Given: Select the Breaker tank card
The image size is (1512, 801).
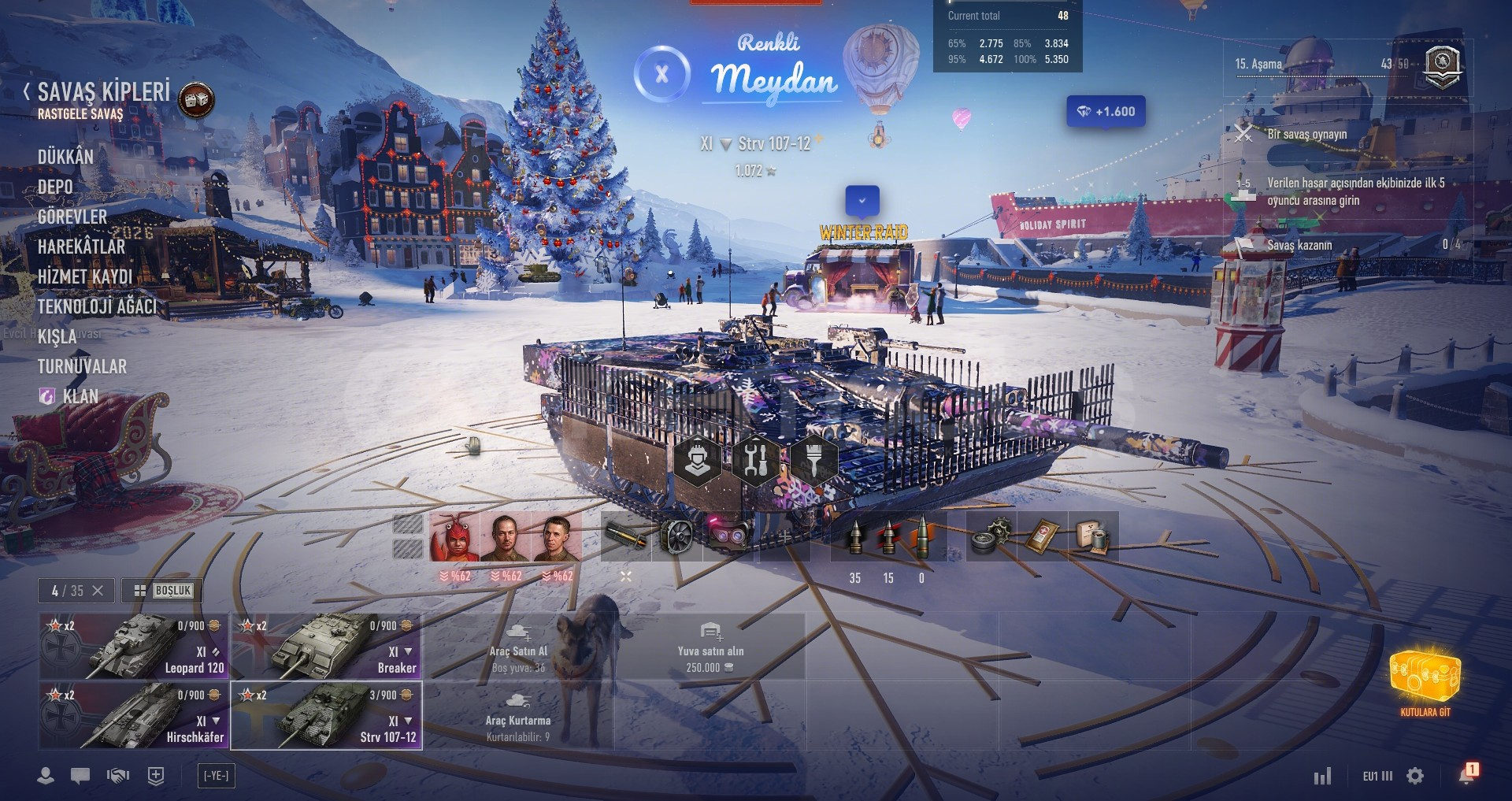Looking at the screenshot, I should point(326,647).
